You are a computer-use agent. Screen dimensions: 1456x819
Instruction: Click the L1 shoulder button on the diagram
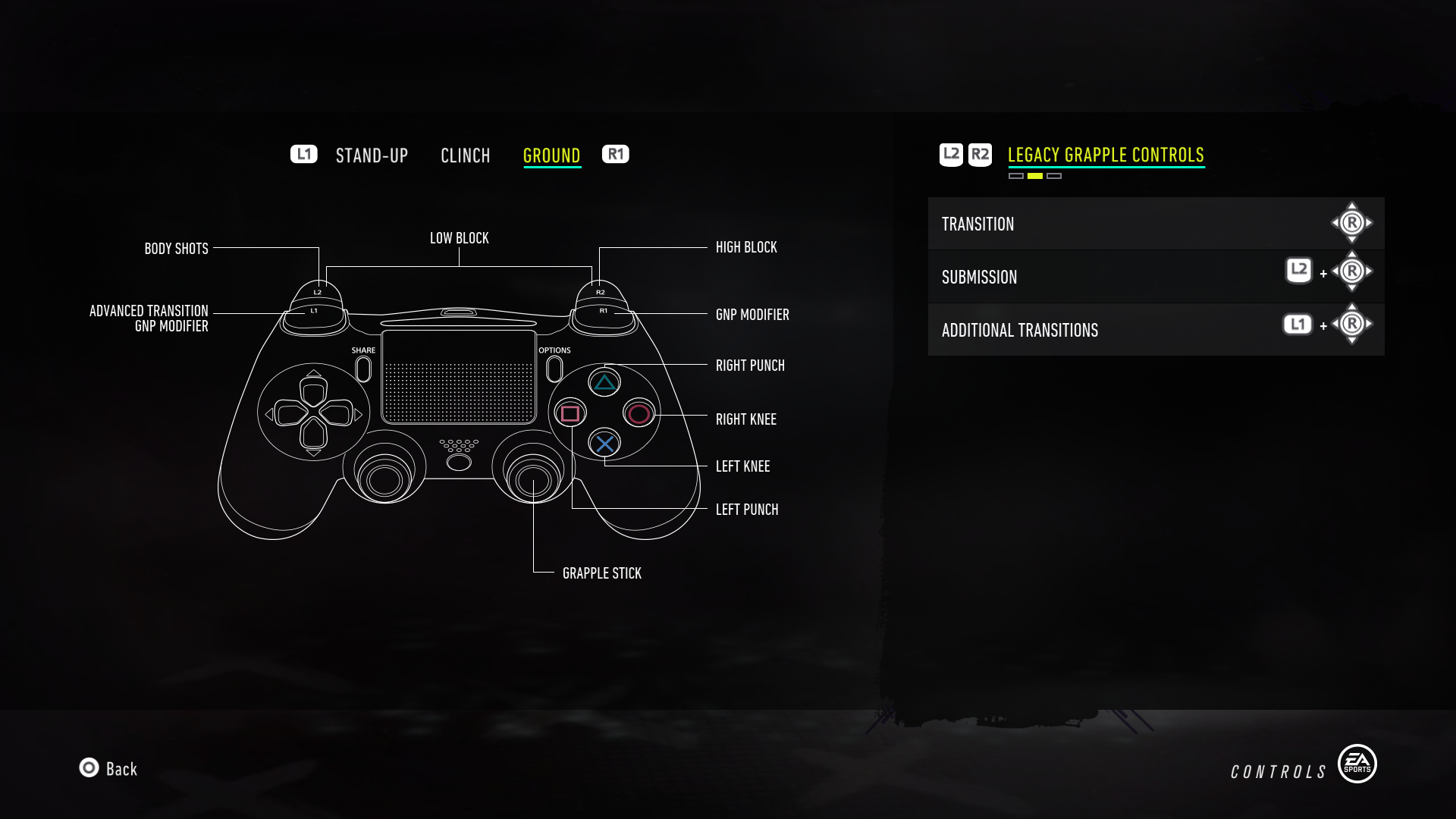(x=315, y=311)
